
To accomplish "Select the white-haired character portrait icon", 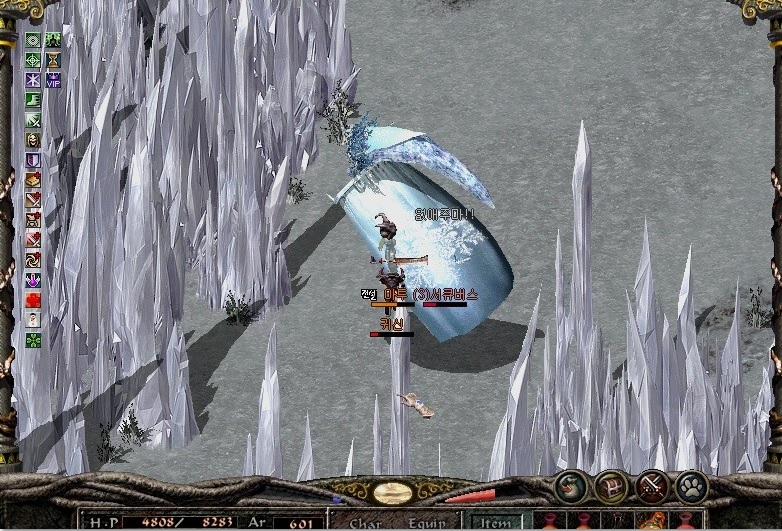I will [33, 320].
